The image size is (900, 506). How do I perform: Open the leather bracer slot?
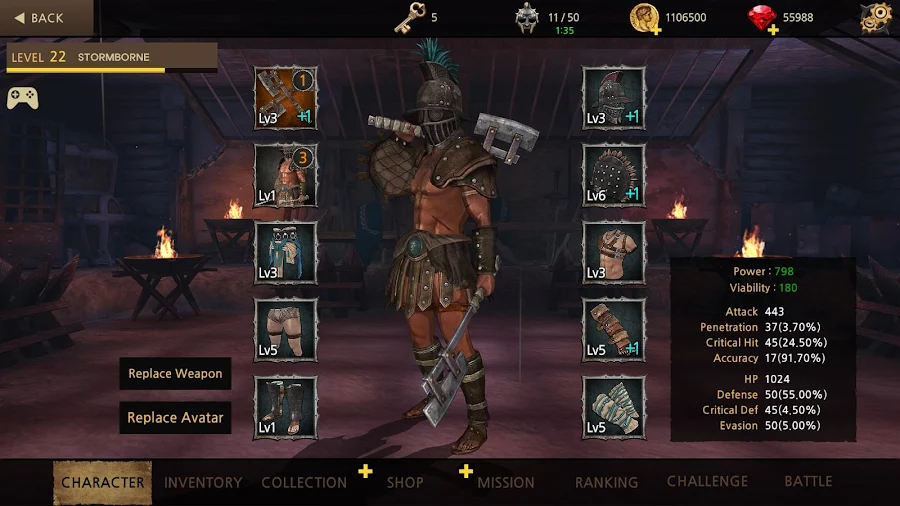tap(614, 330)
